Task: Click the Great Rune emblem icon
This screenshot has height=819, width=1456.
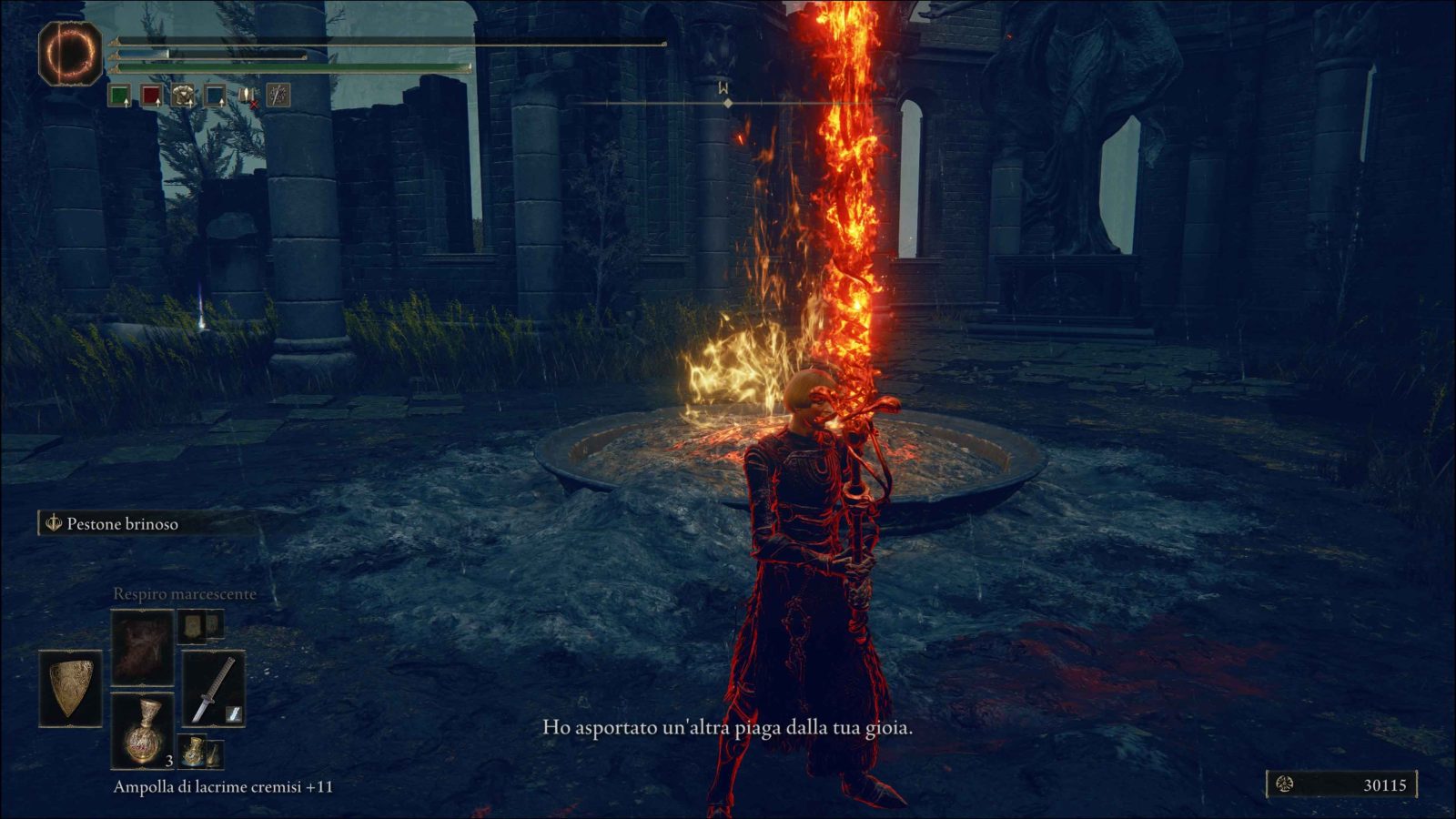Action: click(x=70, y=54)
